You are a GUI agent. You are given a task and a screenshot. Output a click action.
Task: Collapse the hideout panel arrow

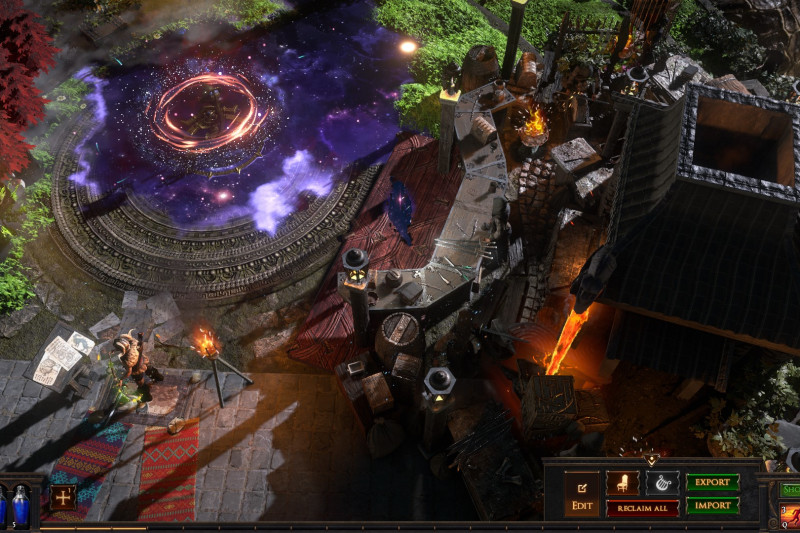(x=652, y=460)
